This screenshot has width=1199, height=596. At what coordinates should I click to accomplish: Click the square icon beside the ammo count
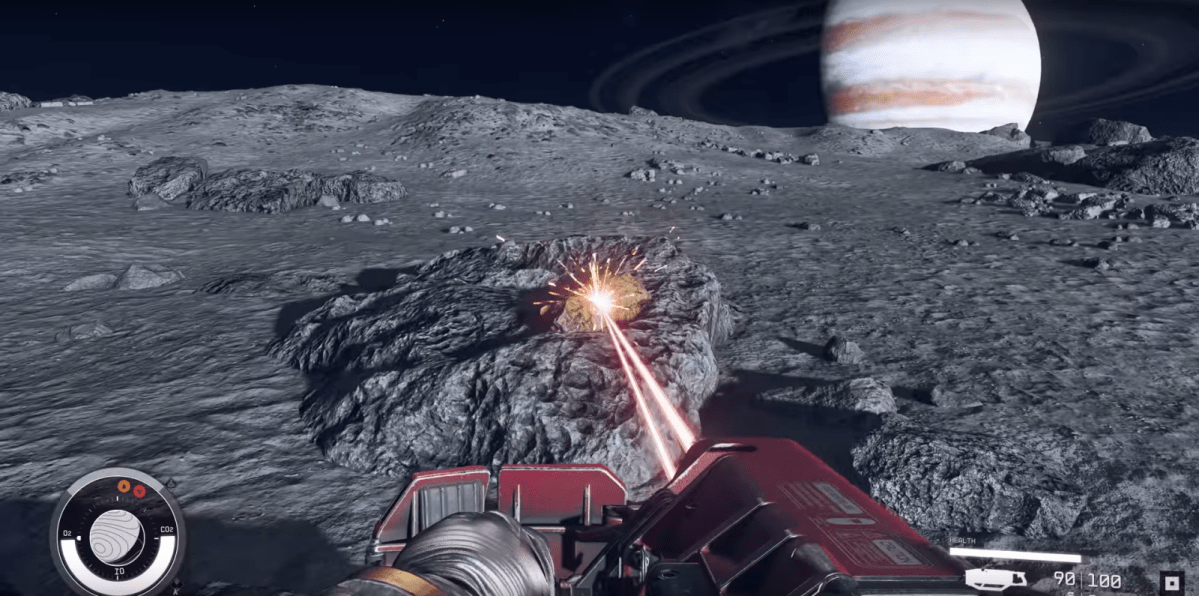(1172, 582)
